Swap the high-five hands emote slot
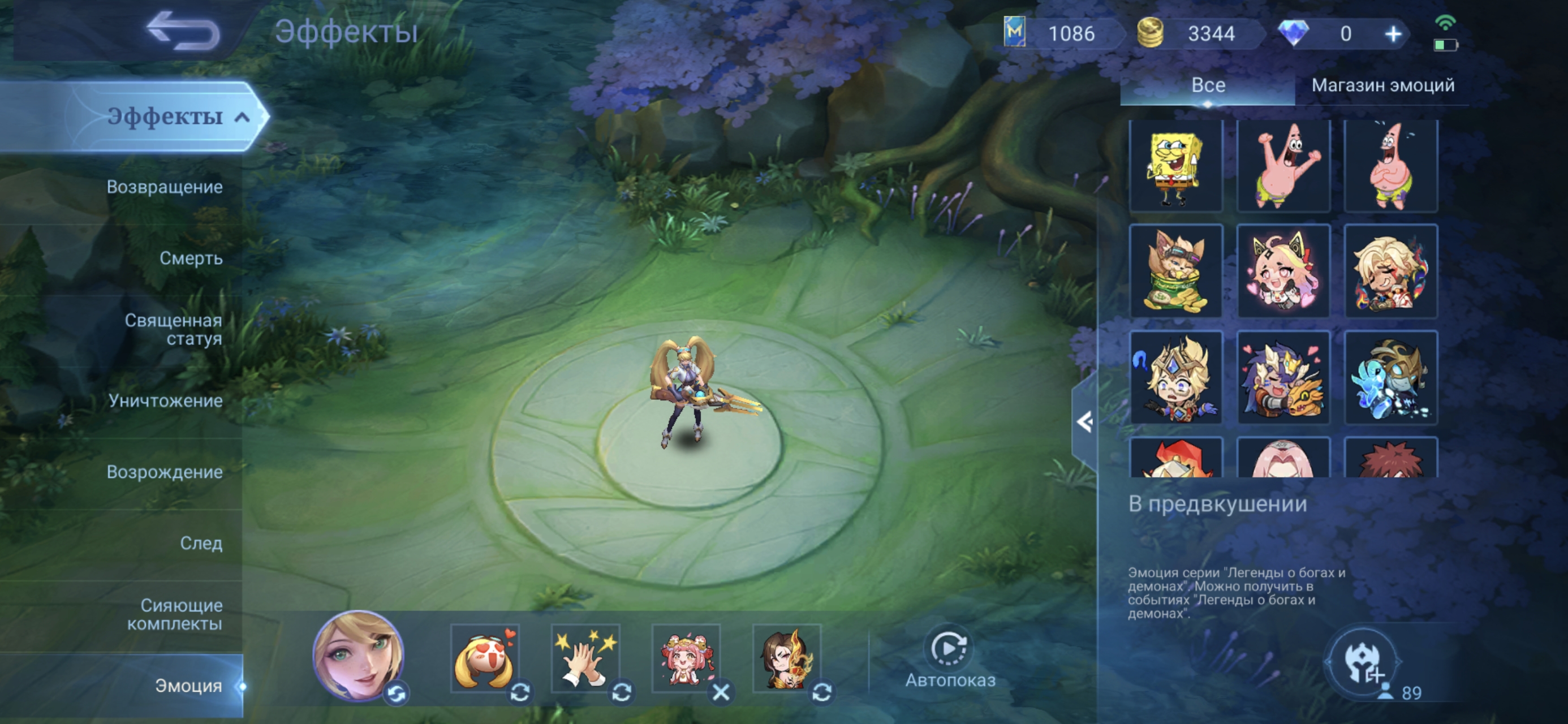1568x724 pixels. pos(621,692)
